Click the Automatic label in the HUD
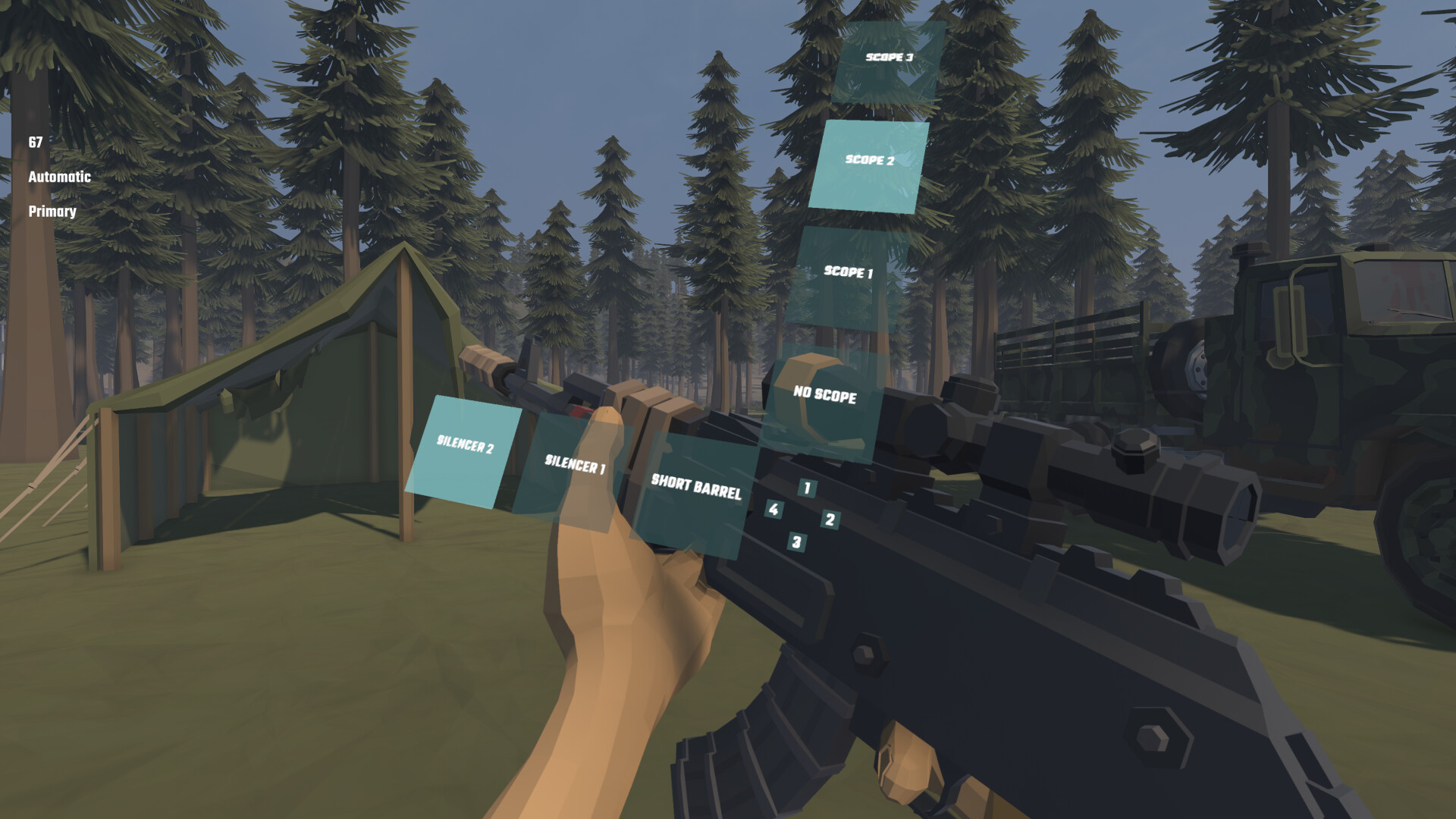The image size is (1456, 819). (x=59, y=177)
